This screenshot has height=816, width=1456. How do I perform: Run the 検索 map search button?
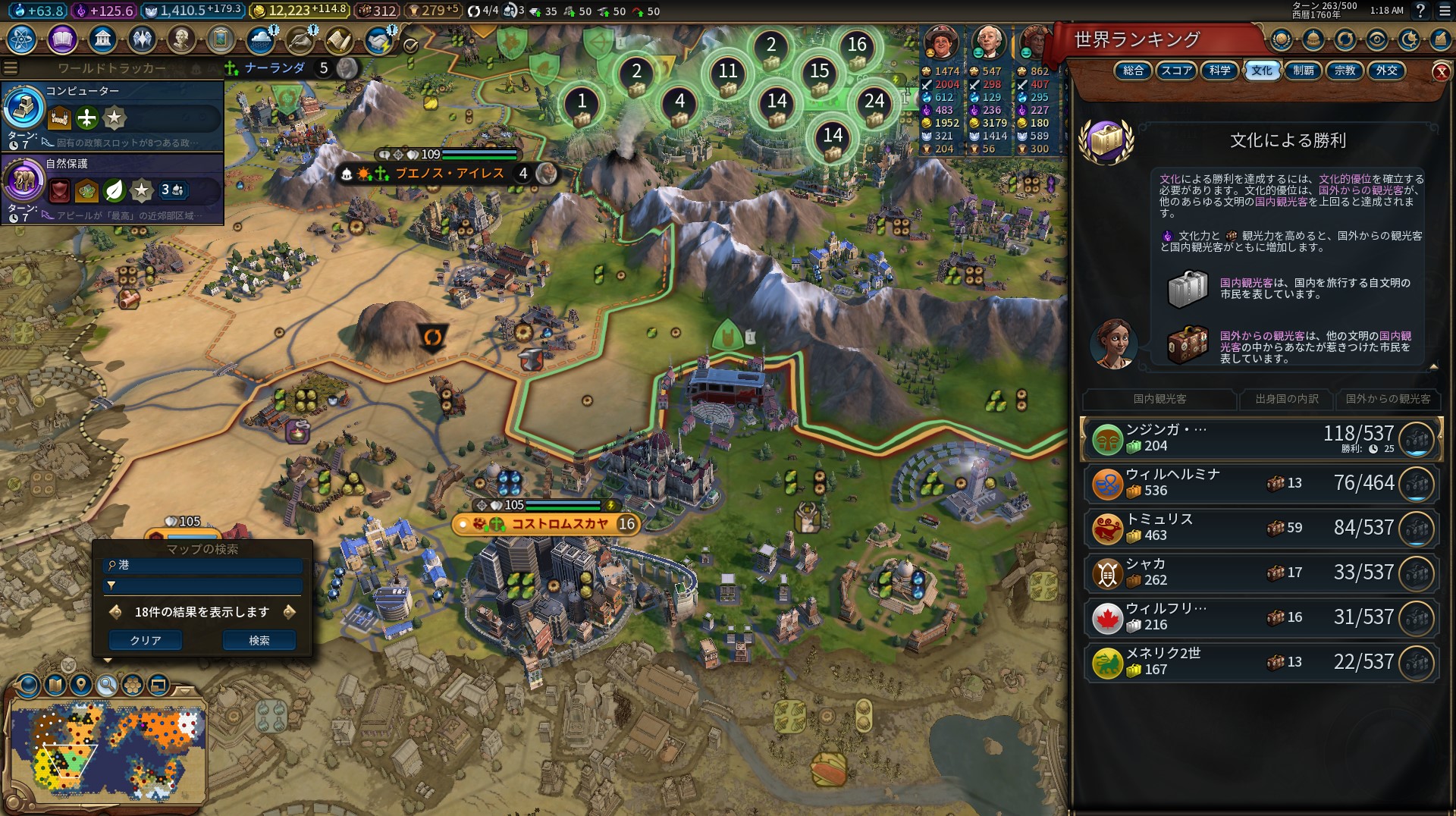coord(259,640)
